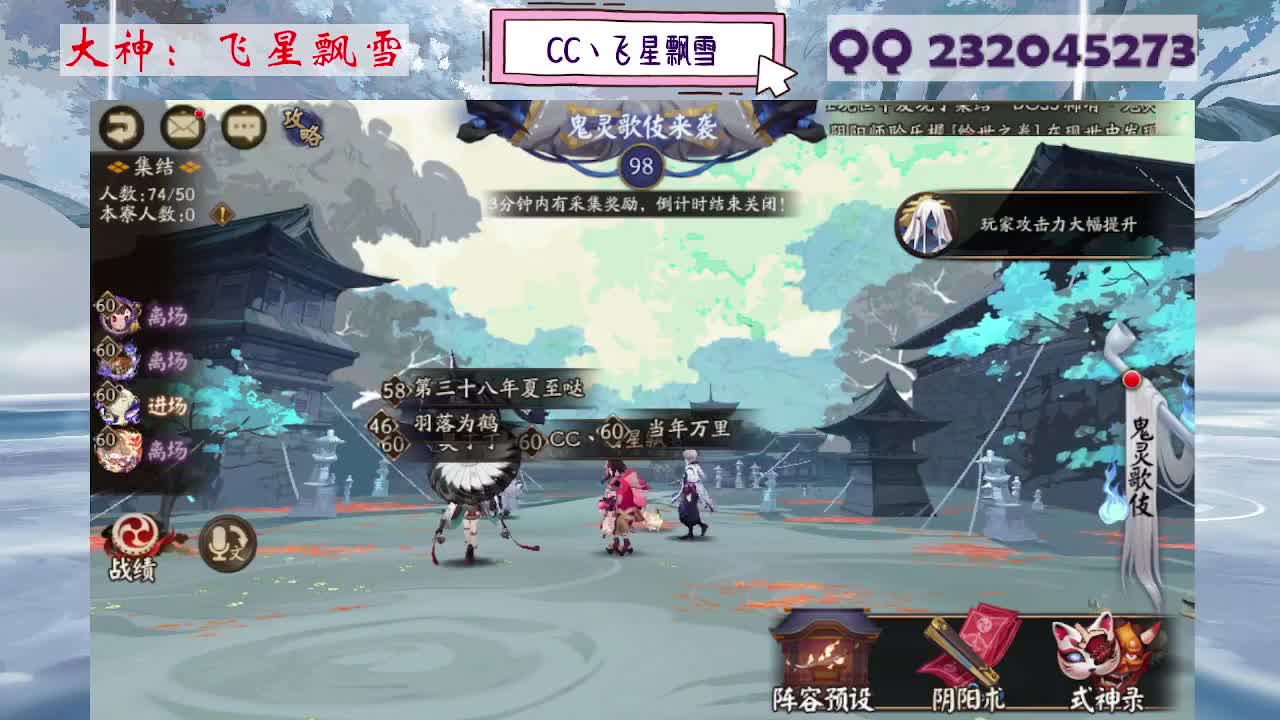Click the red dot marker above 鬼灵歌伎 scroll
The image size is (1280, 720).
(1131, 380)
